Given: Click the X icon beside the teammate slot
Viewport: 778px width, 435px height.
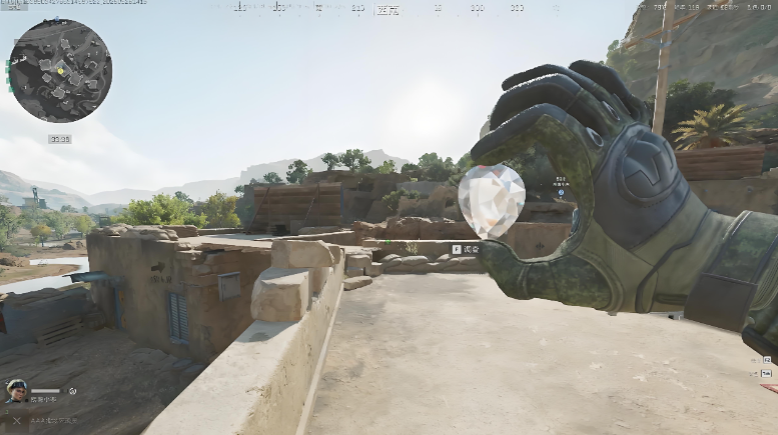Looking at the screenshot, I should (x=16, y=421).
